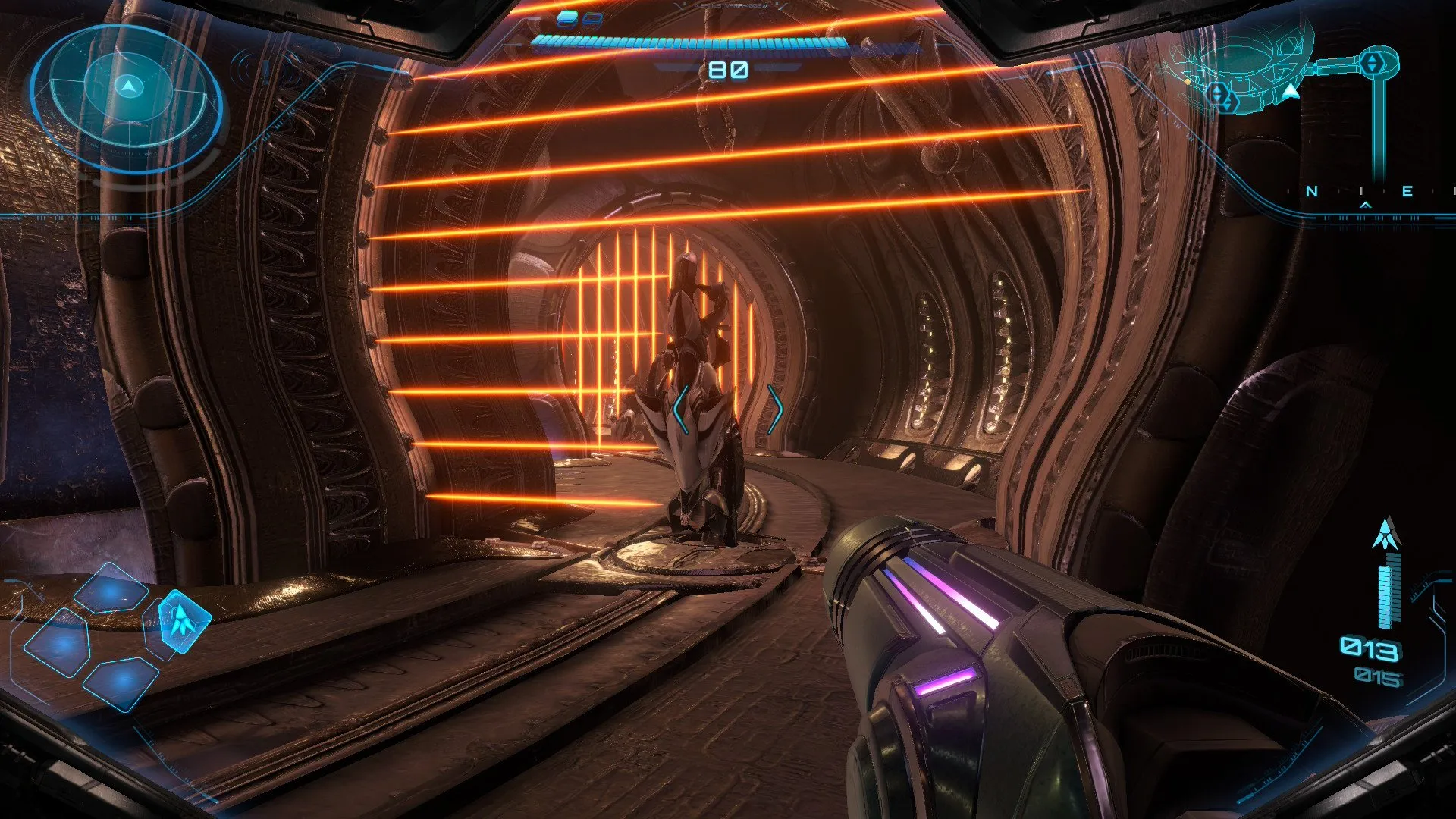Screen dimensions: 1456x819
Task: Select the highlighted Scan Visor icon in weapon wheel
Action: [183, 622]
